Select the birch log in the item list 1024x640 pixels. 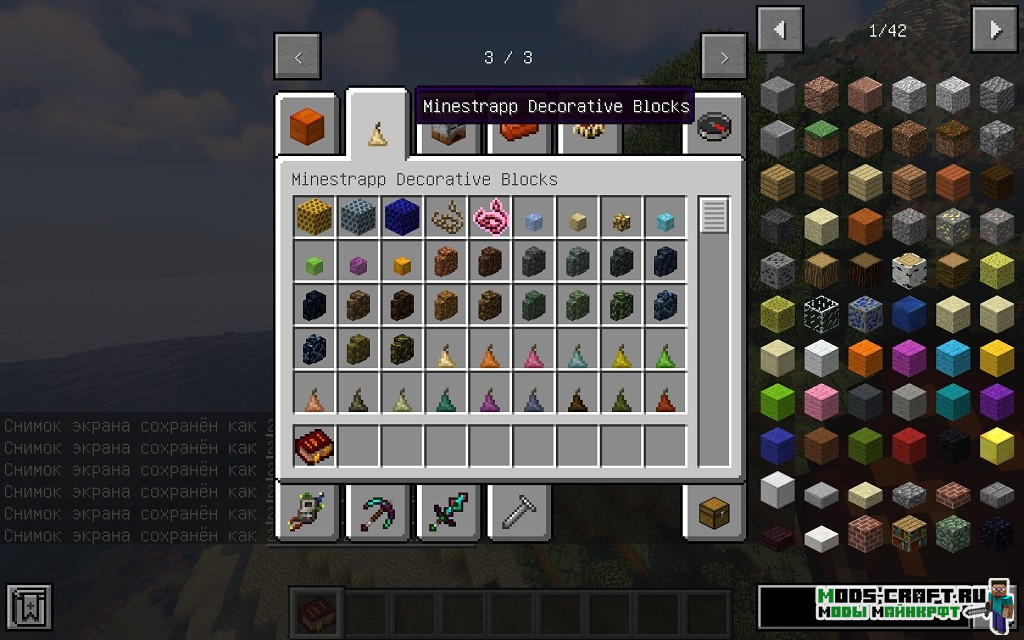click(909, 269)
